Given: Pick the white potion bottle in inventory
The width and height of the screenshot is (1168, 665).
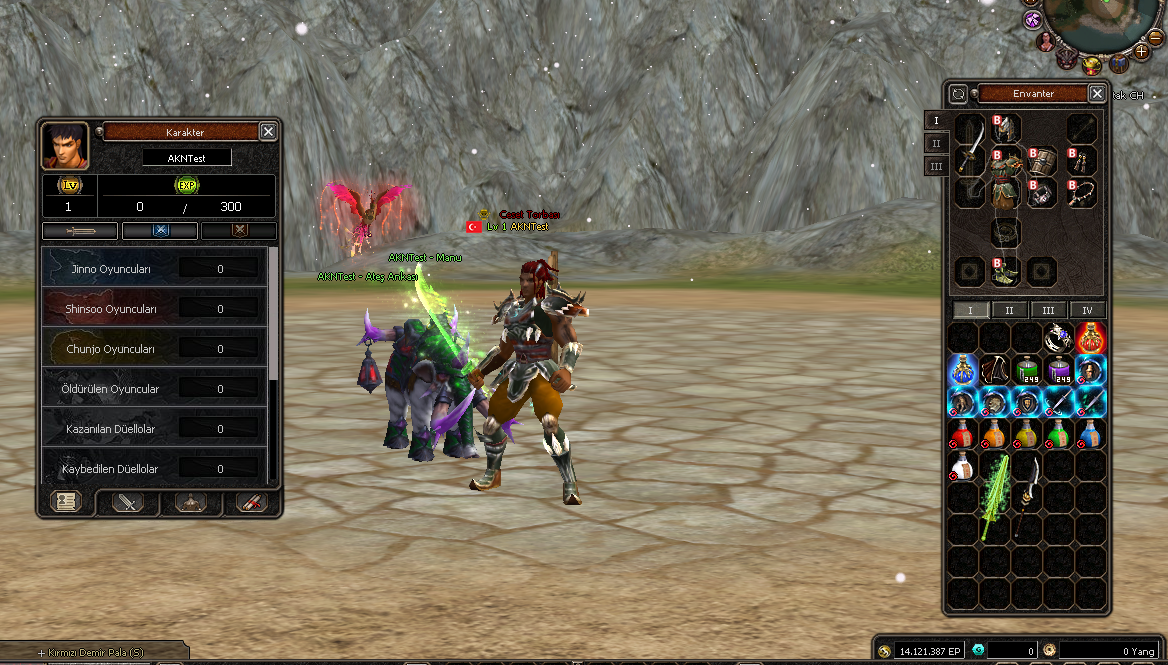Looking at the screenshot, I should pyautogui.click(x=963, y=465).
